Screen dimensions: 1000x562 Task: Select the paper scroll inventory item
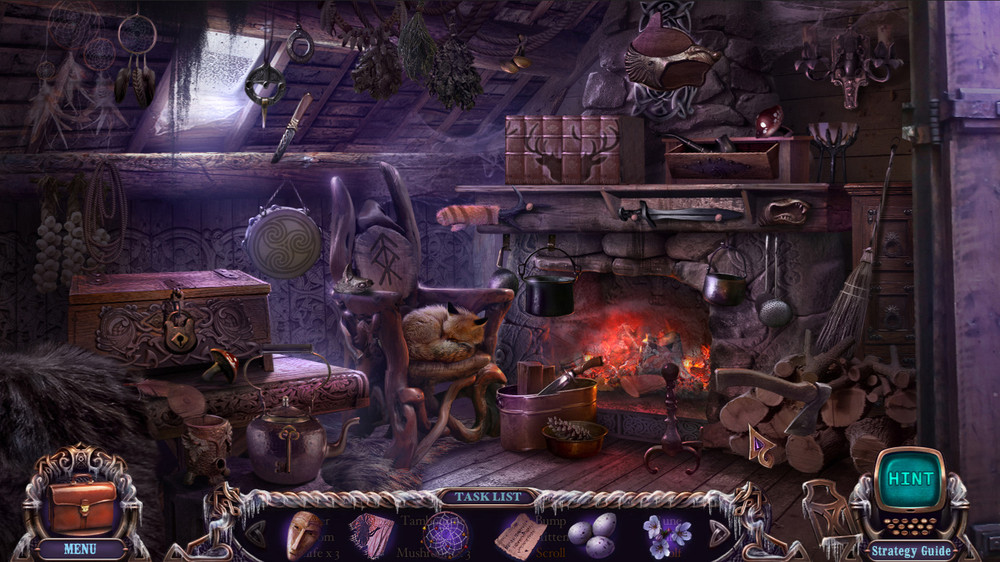click(520, 535)
